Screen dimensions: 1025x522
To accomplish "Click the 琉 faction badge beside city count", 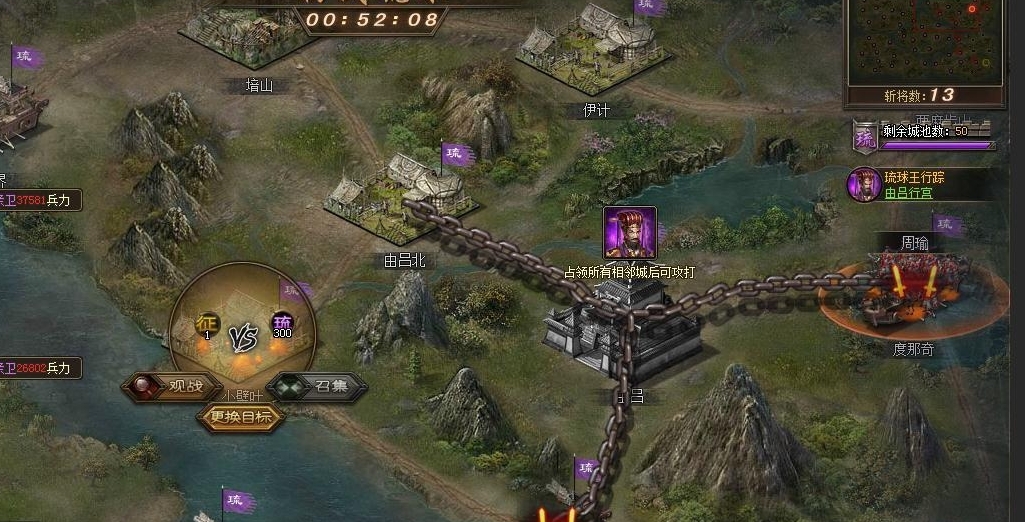I will (x=864, y=134).
